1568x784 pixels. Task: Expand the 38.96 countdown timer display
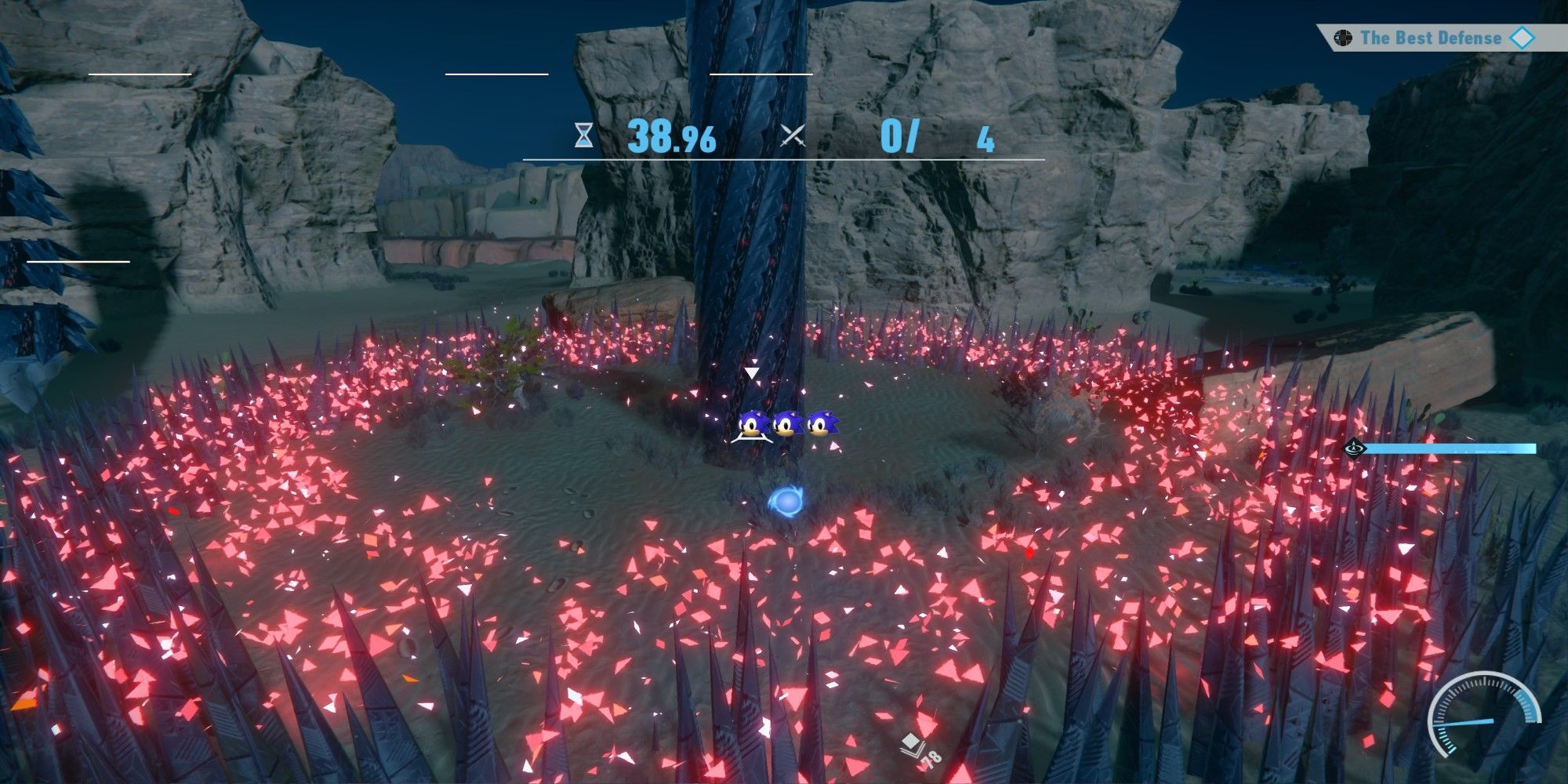point(673,139)
